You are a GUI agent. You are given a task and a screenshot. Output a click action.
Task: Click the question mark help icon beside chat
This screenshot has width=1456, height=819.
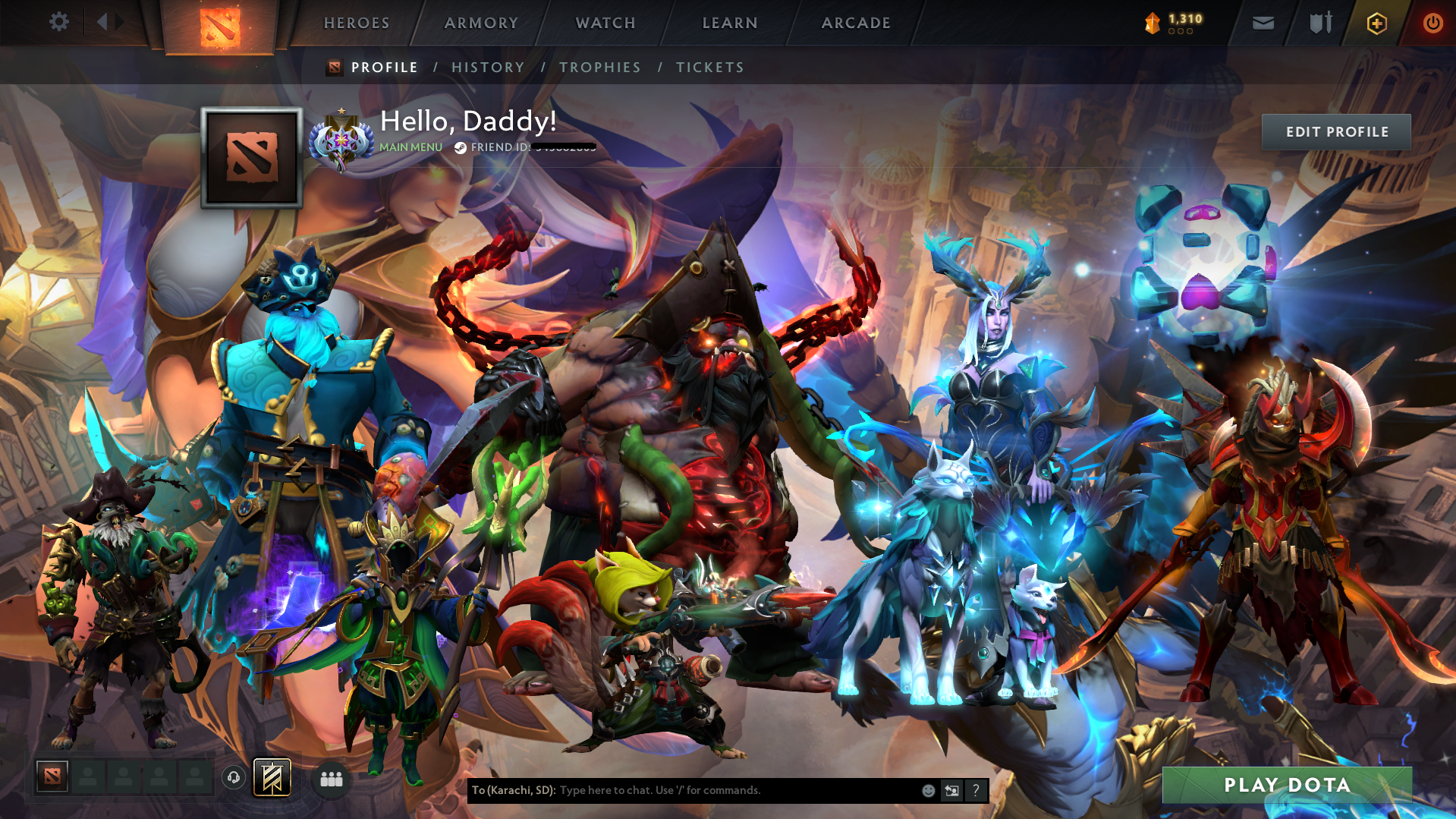coord(976,790)
